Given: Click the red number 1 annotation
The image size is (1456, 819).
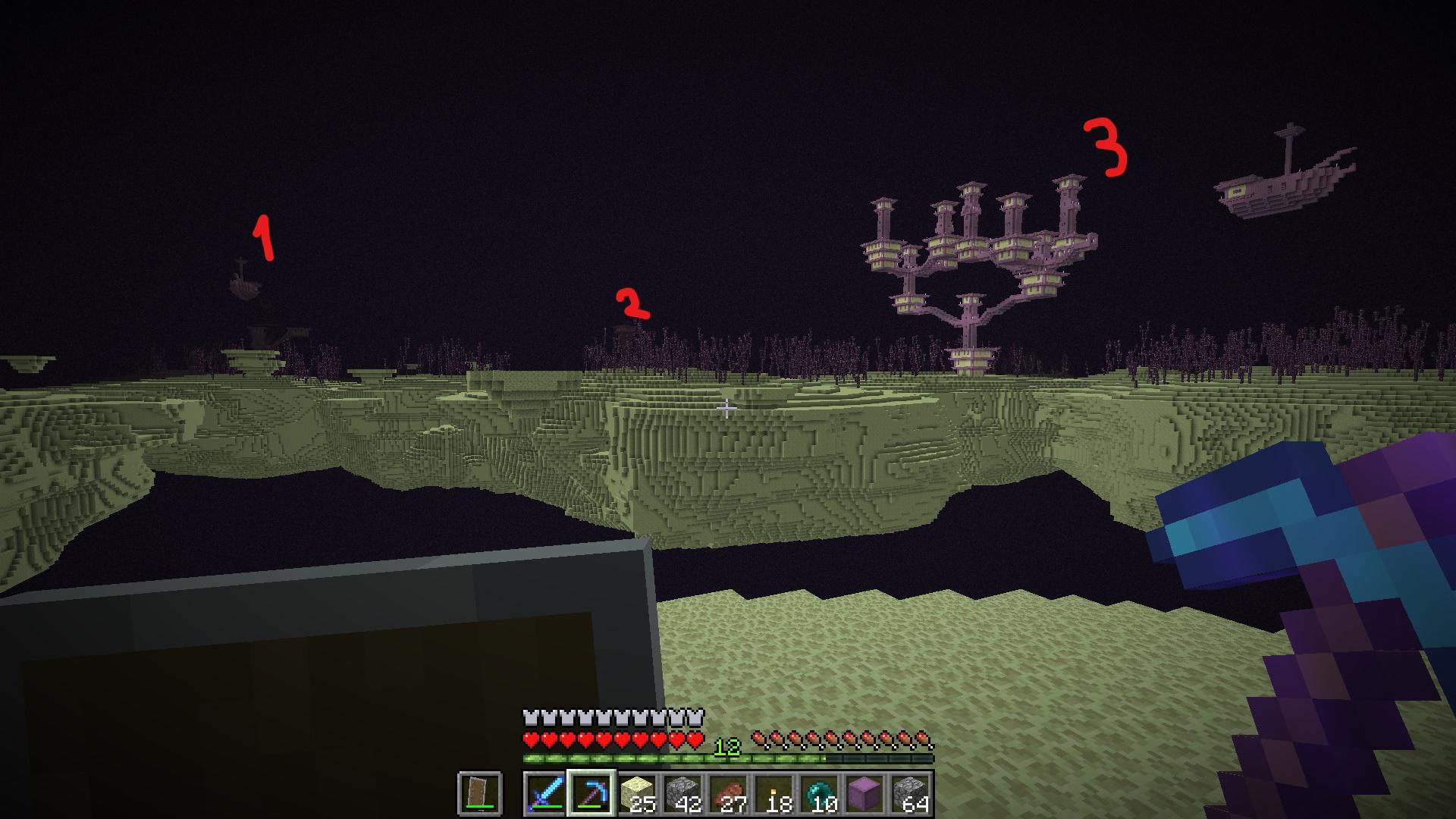Looking at the screenshot, I should tap(263, 237).
